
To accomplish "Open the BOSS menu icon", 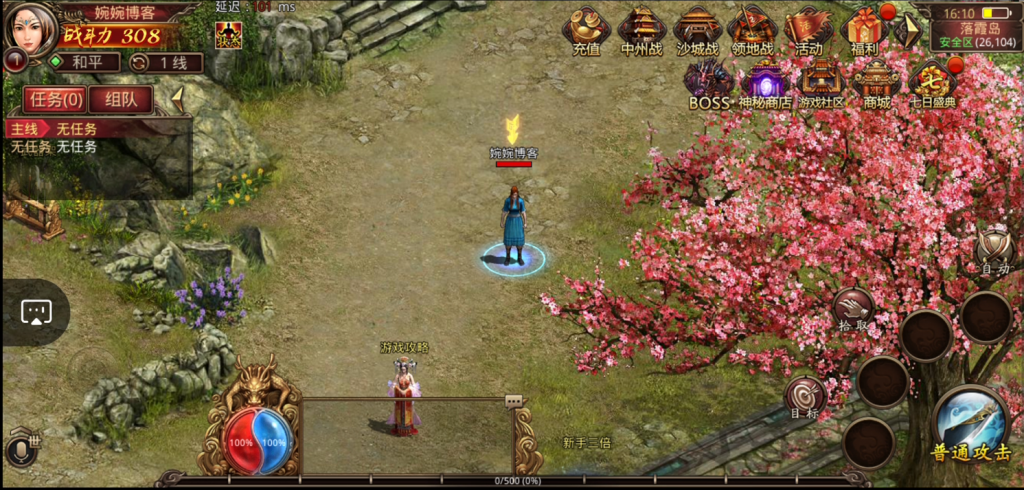I will 709,83.
